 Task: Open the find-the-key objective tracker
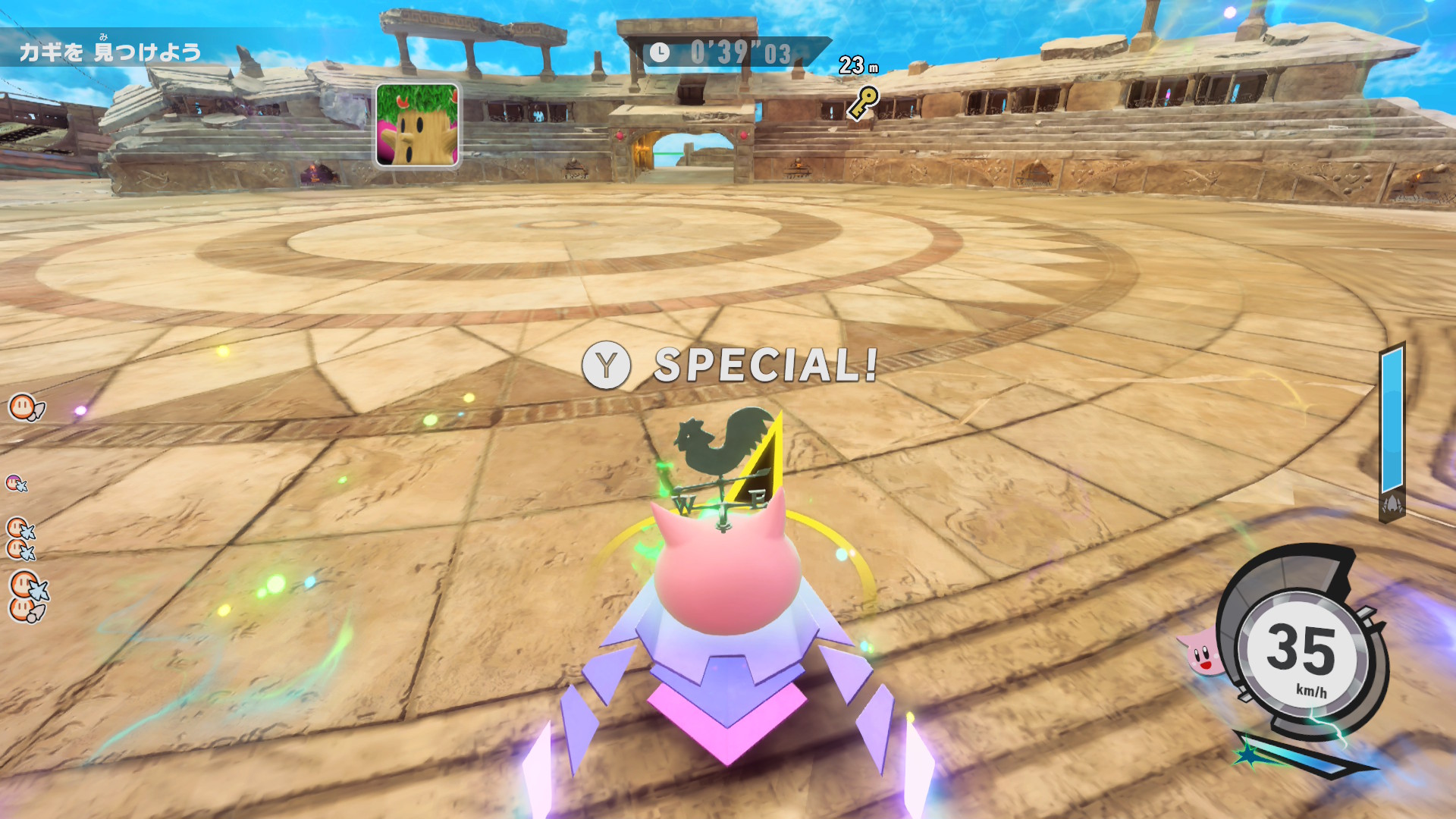click(111, 52)
